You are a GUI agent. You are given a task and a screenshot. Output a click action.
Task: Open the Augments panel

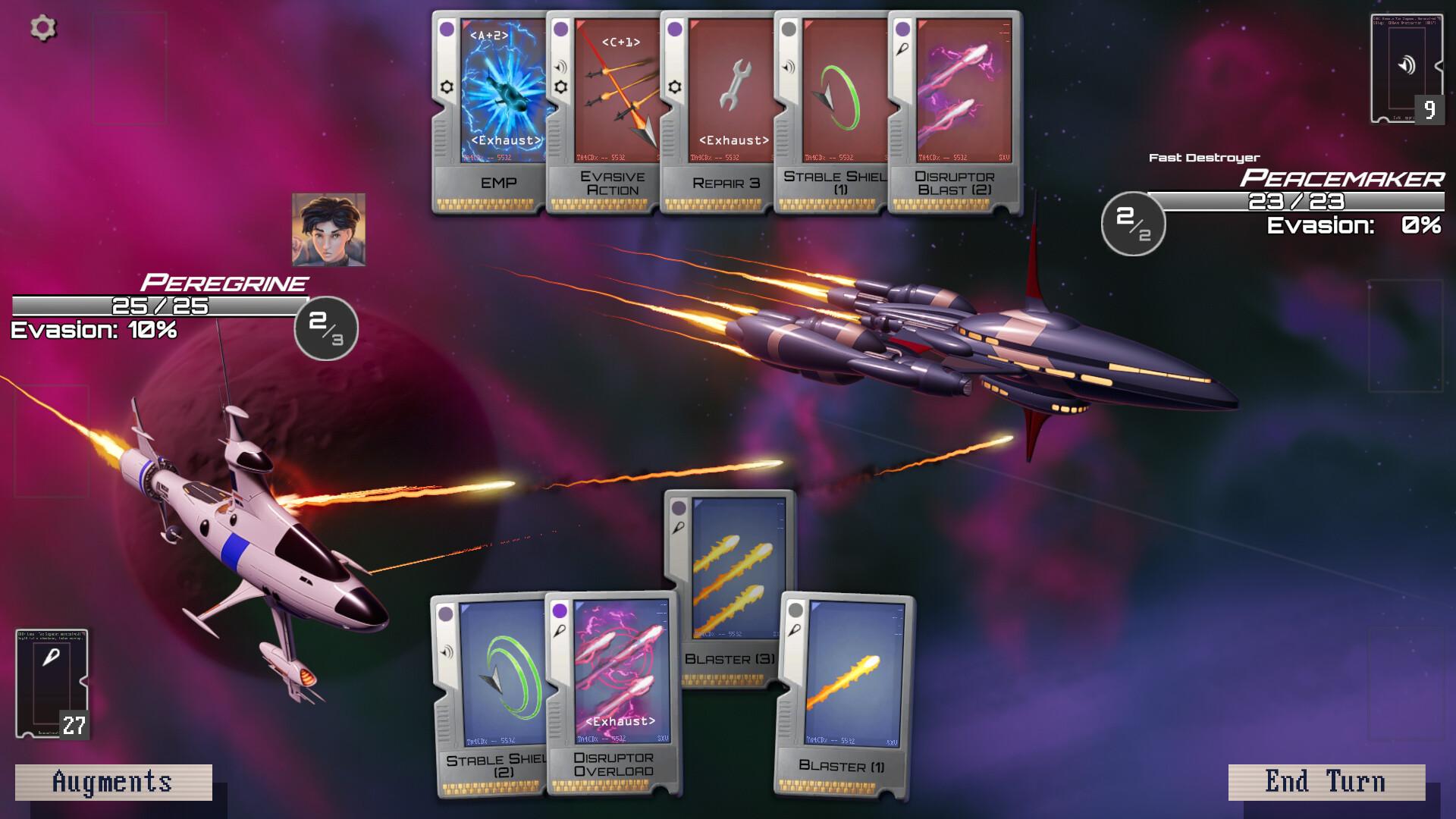coord(112,781)
